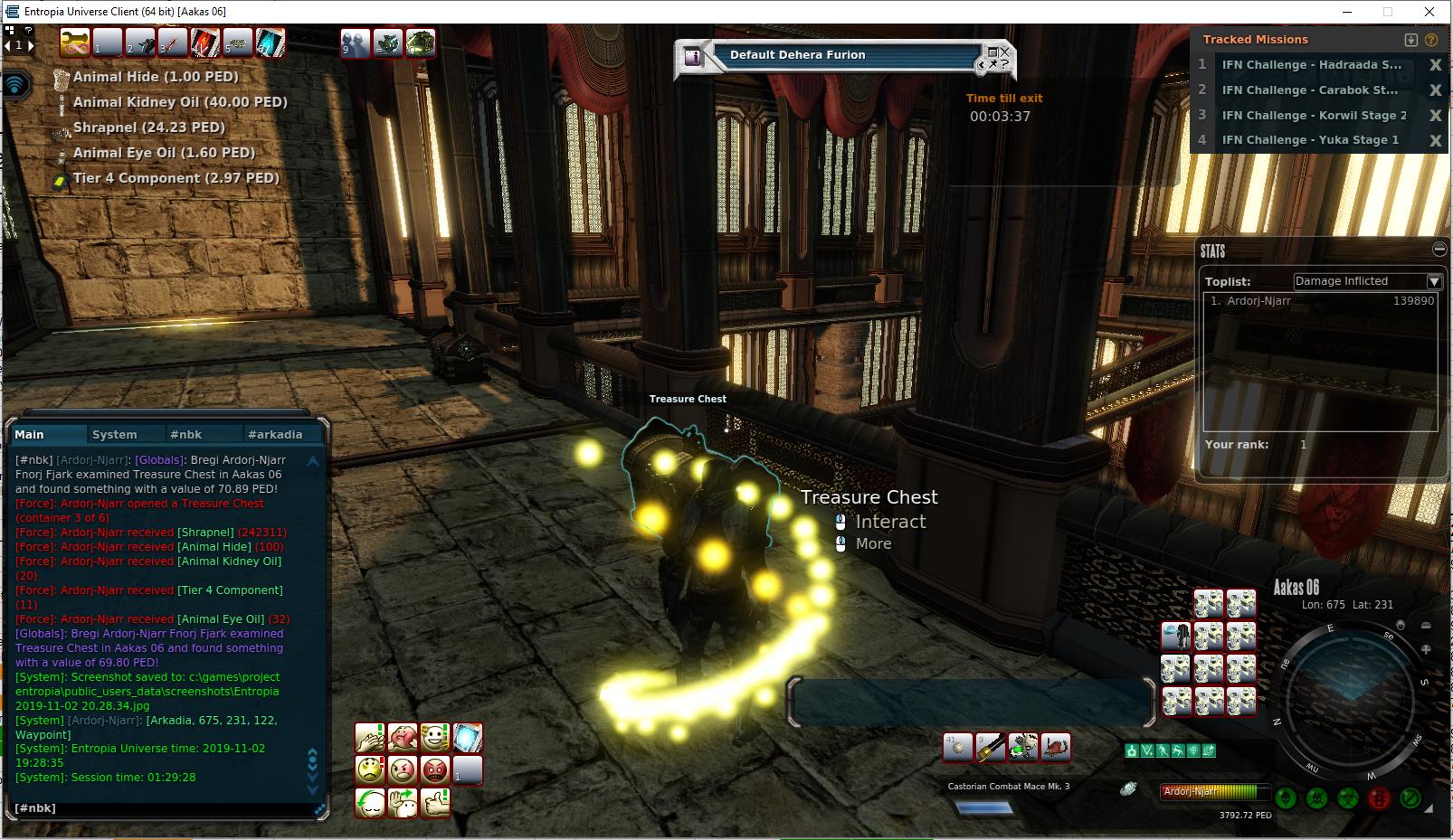Select the IFN Challenge - Yuka Stage 1 mission
Viewport: 1453px width, 840px height.
pos(1310,140)
